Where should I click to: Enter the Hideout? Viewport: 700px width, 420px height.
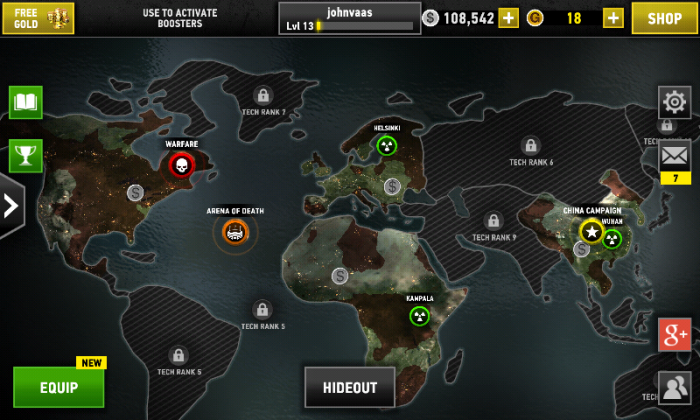tap(349, 387)
